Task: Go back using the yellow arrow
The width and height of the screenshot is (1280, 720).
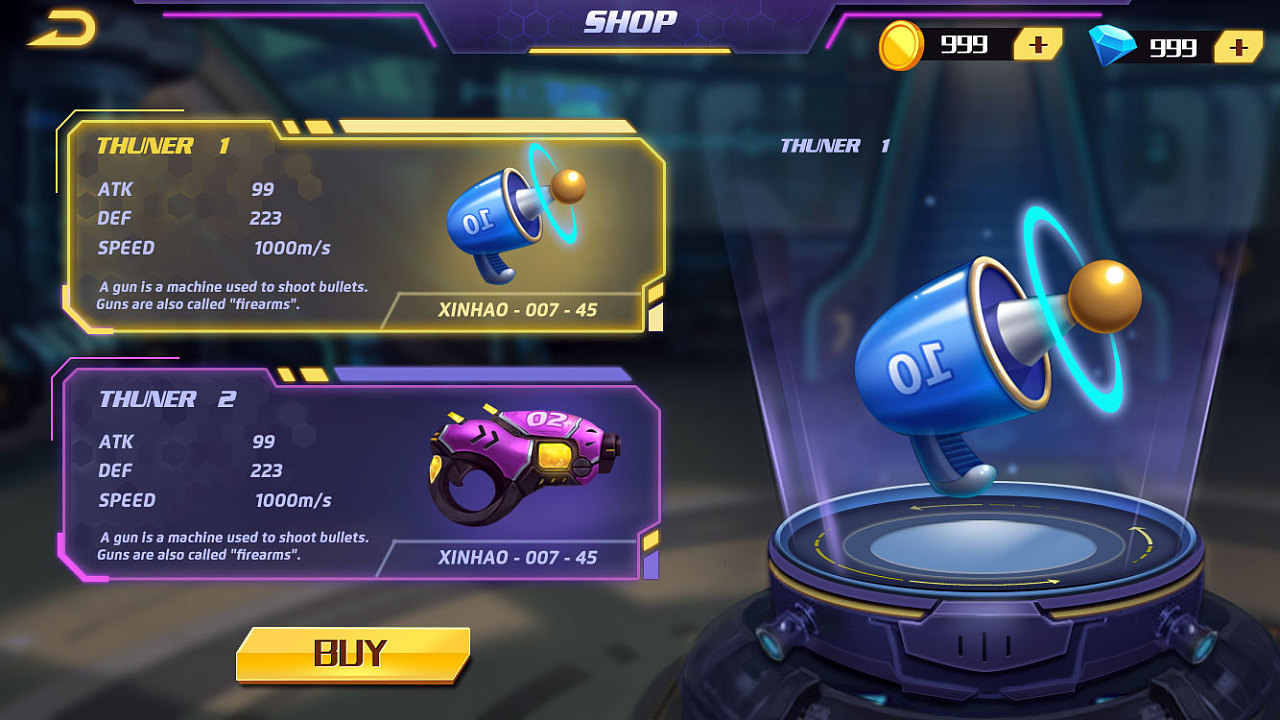Action: point(62,29)
